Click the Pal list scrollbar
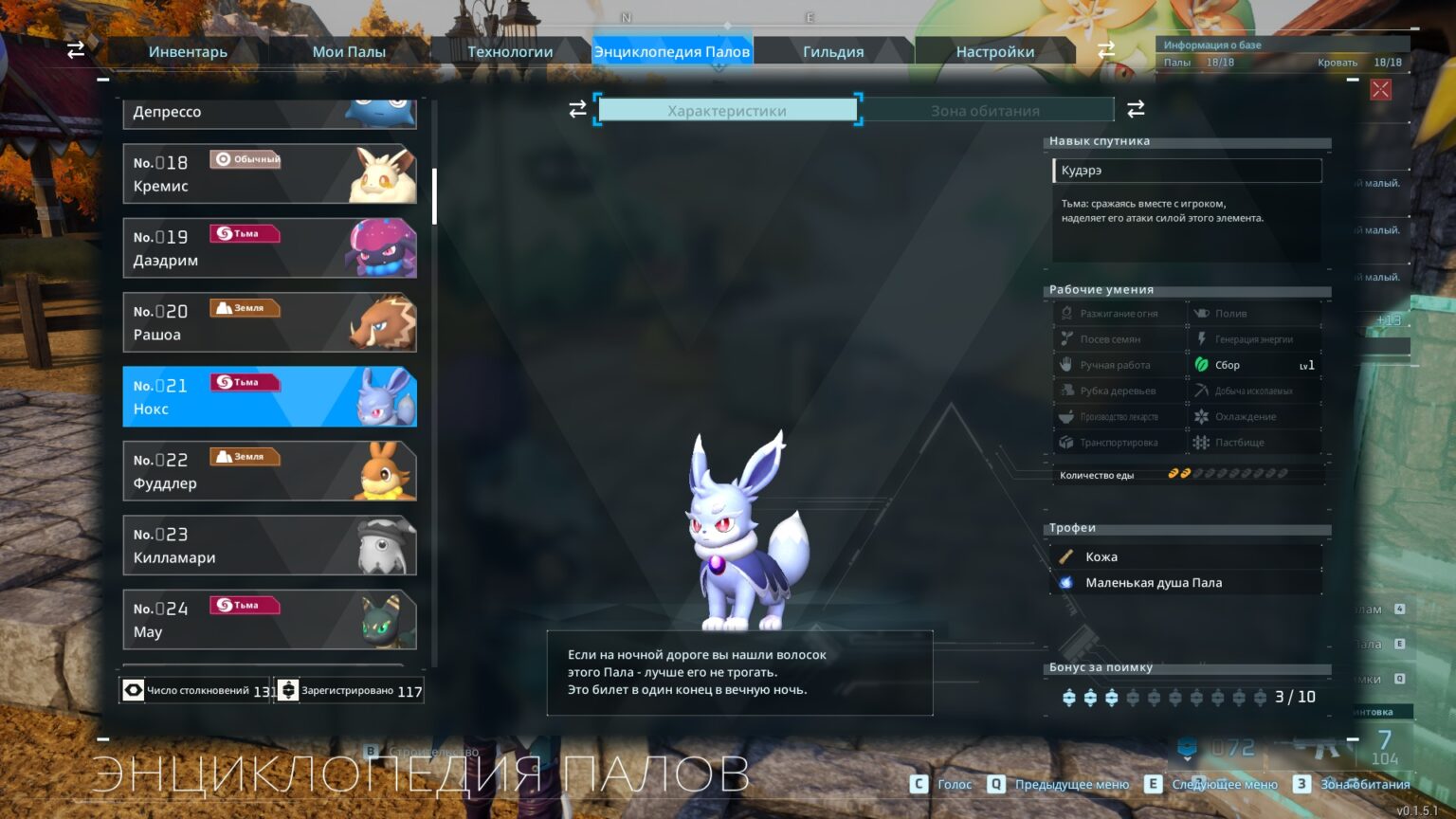This screenshot has height=819, width=1456. click(434, 196)
